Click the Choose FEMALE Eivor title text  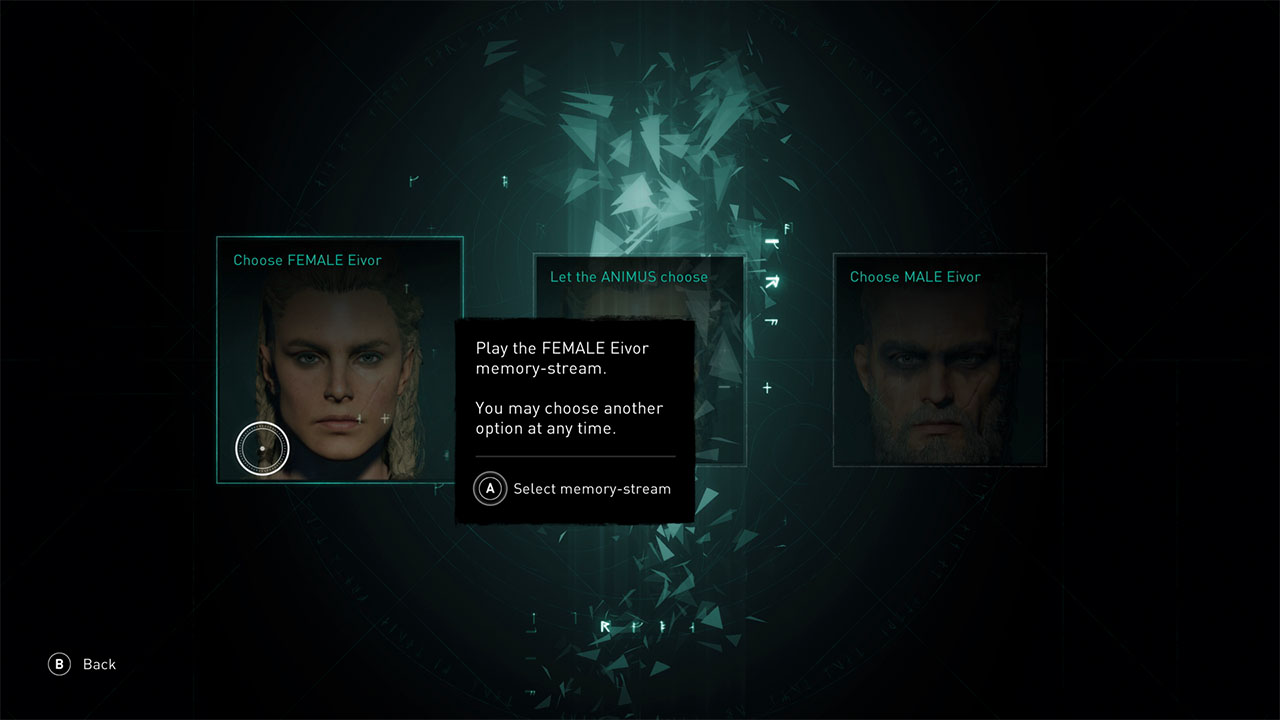307,260
